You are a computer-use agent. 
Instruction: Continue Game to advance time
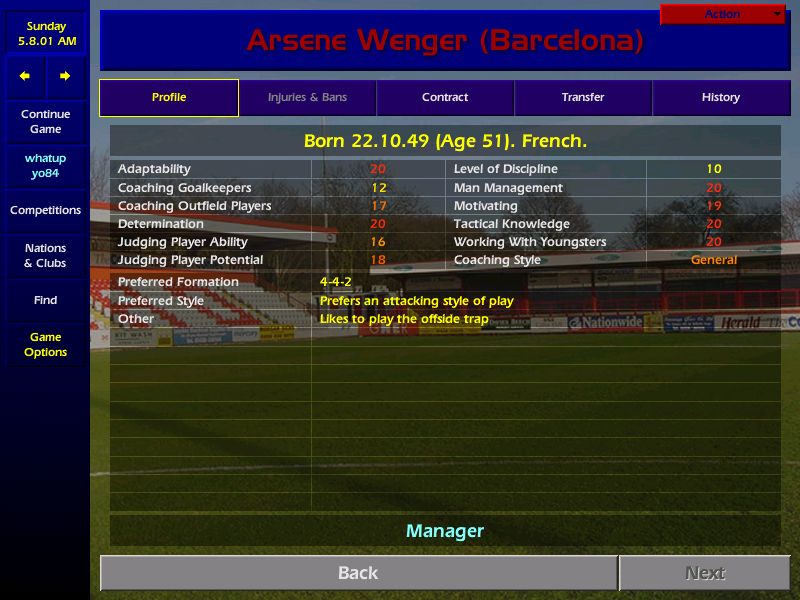(45, 122)
